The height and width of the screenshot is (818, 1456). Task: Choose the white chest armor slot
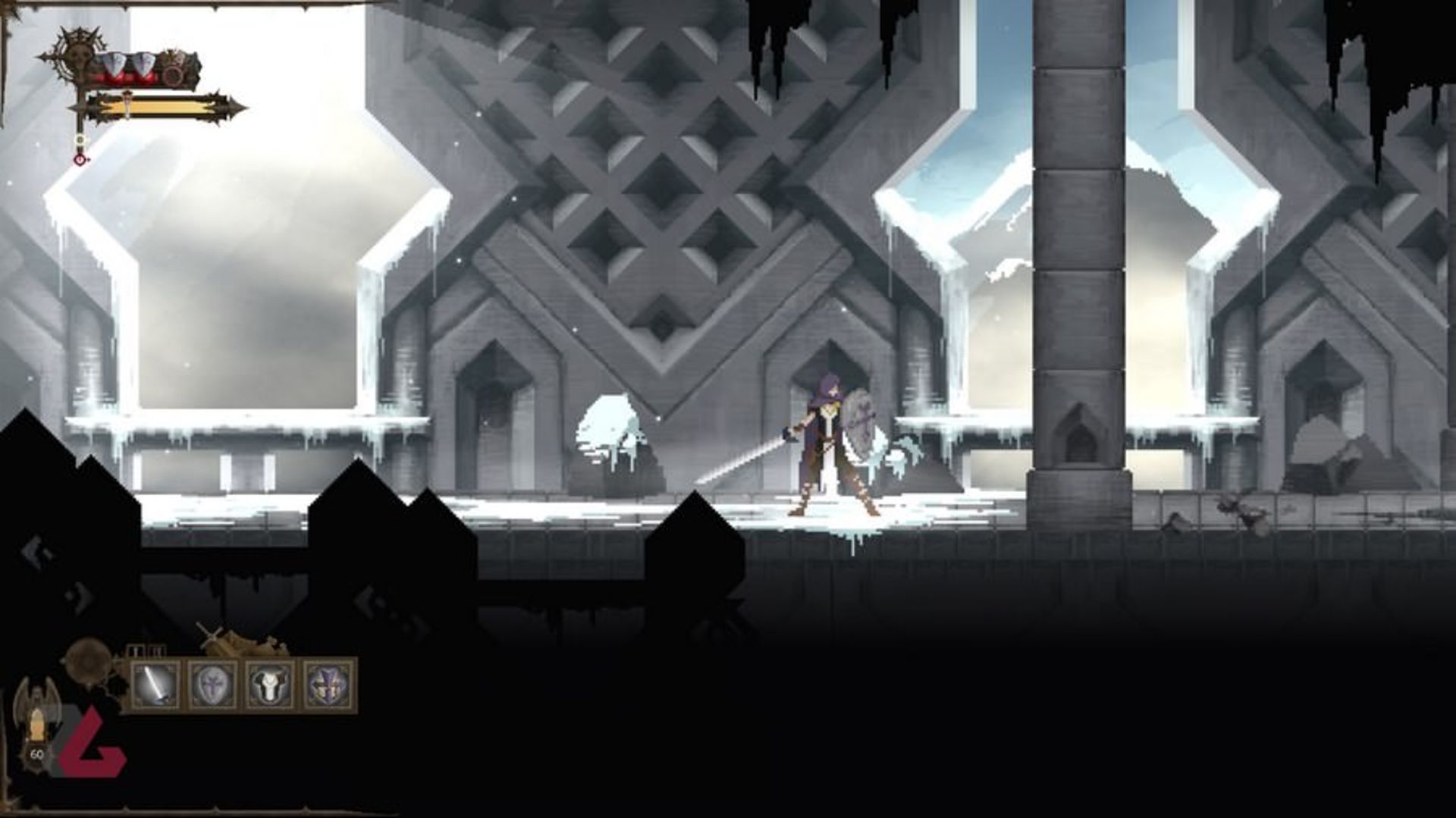coord(271,685)
